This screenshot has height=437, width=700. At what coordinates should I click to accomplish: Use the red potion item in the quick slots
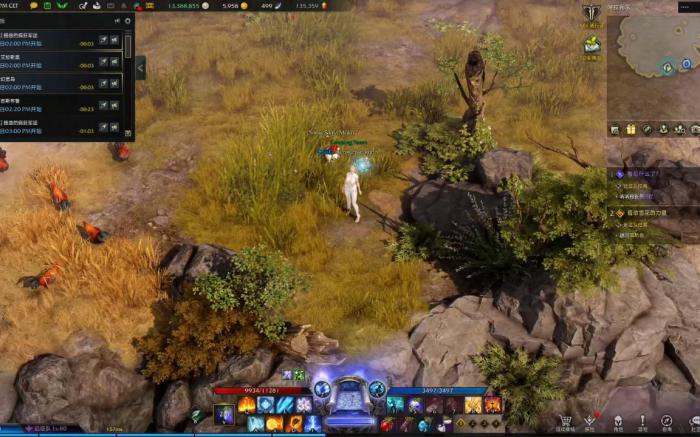tap(387, 425)
